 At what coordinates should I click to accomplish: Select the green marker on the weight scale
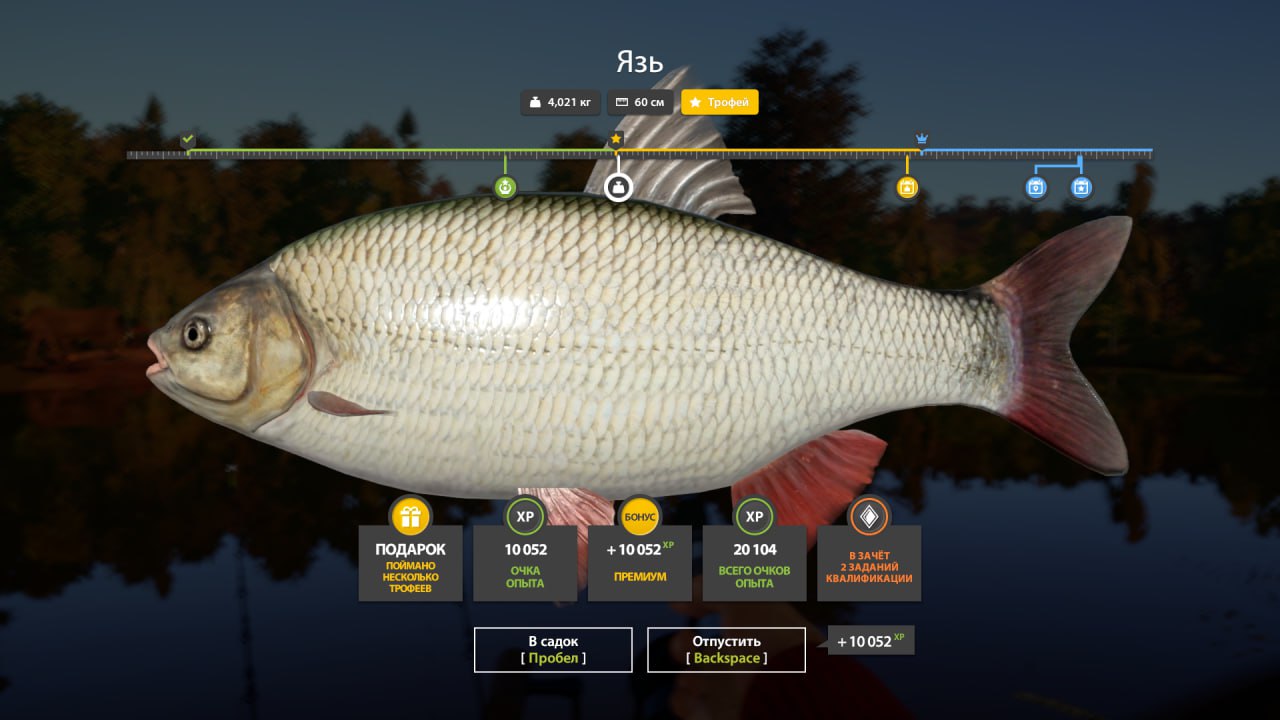tap(505, 187)
